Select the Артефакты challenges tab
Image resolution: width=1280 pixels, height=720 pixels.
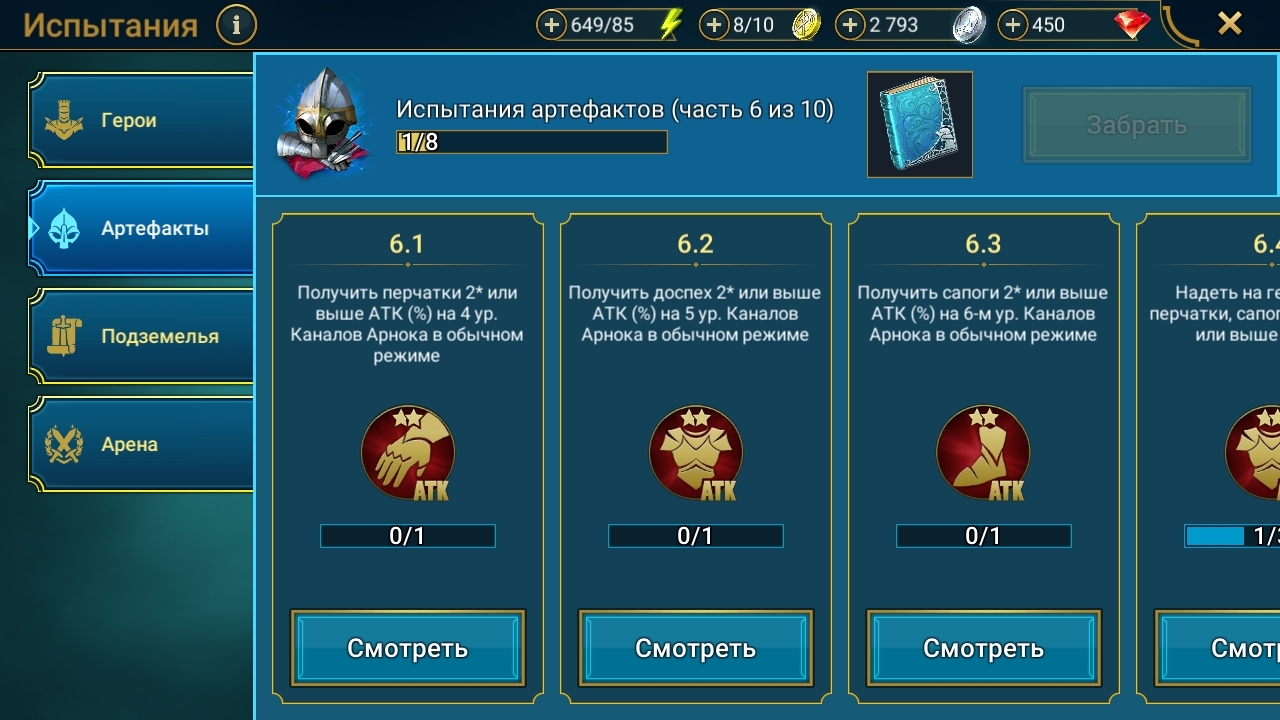coord(140,229)
